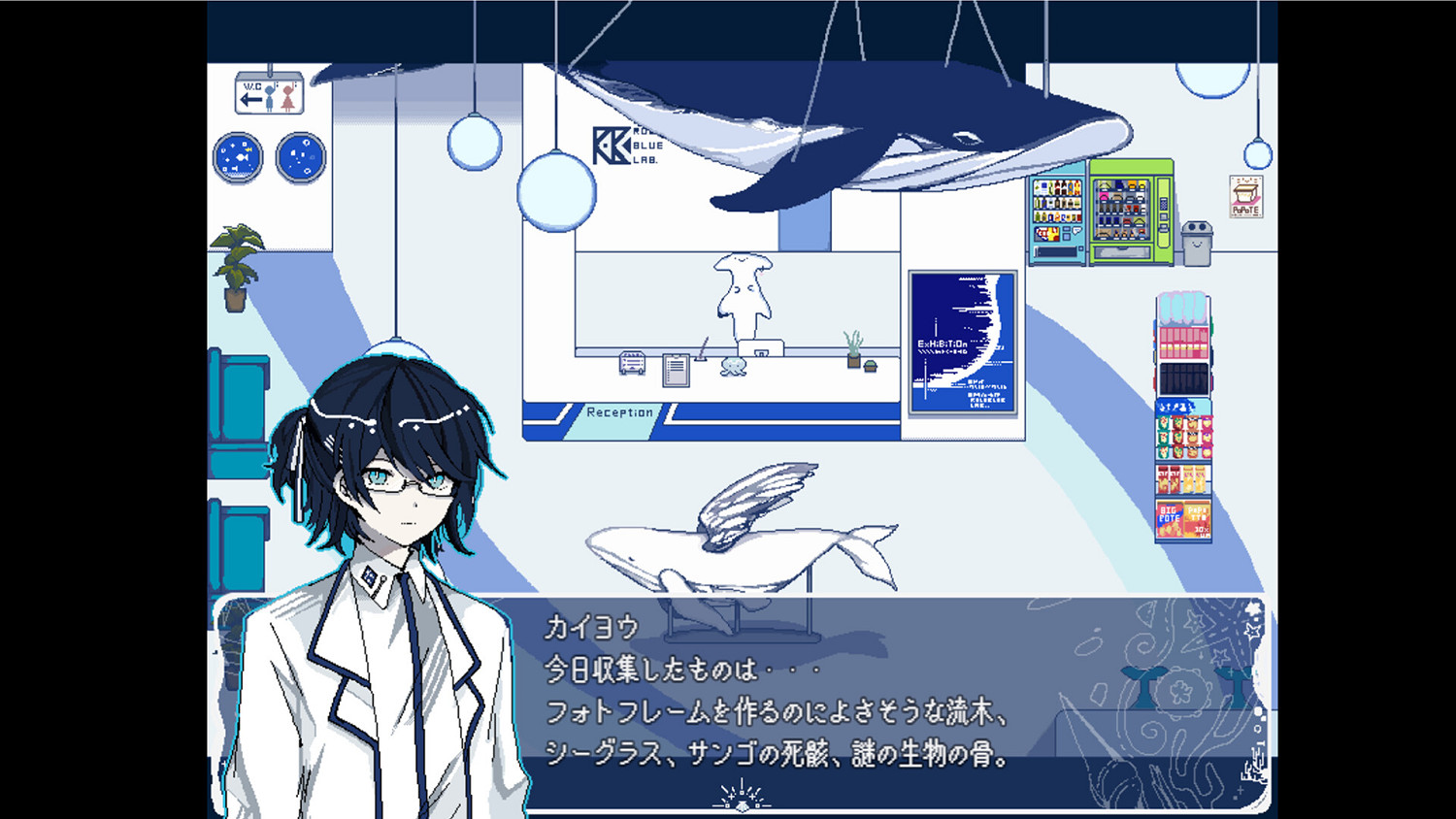Click the octopus mascot on the reception counter
1456x819 pixels.
click(x=733, y=368)
